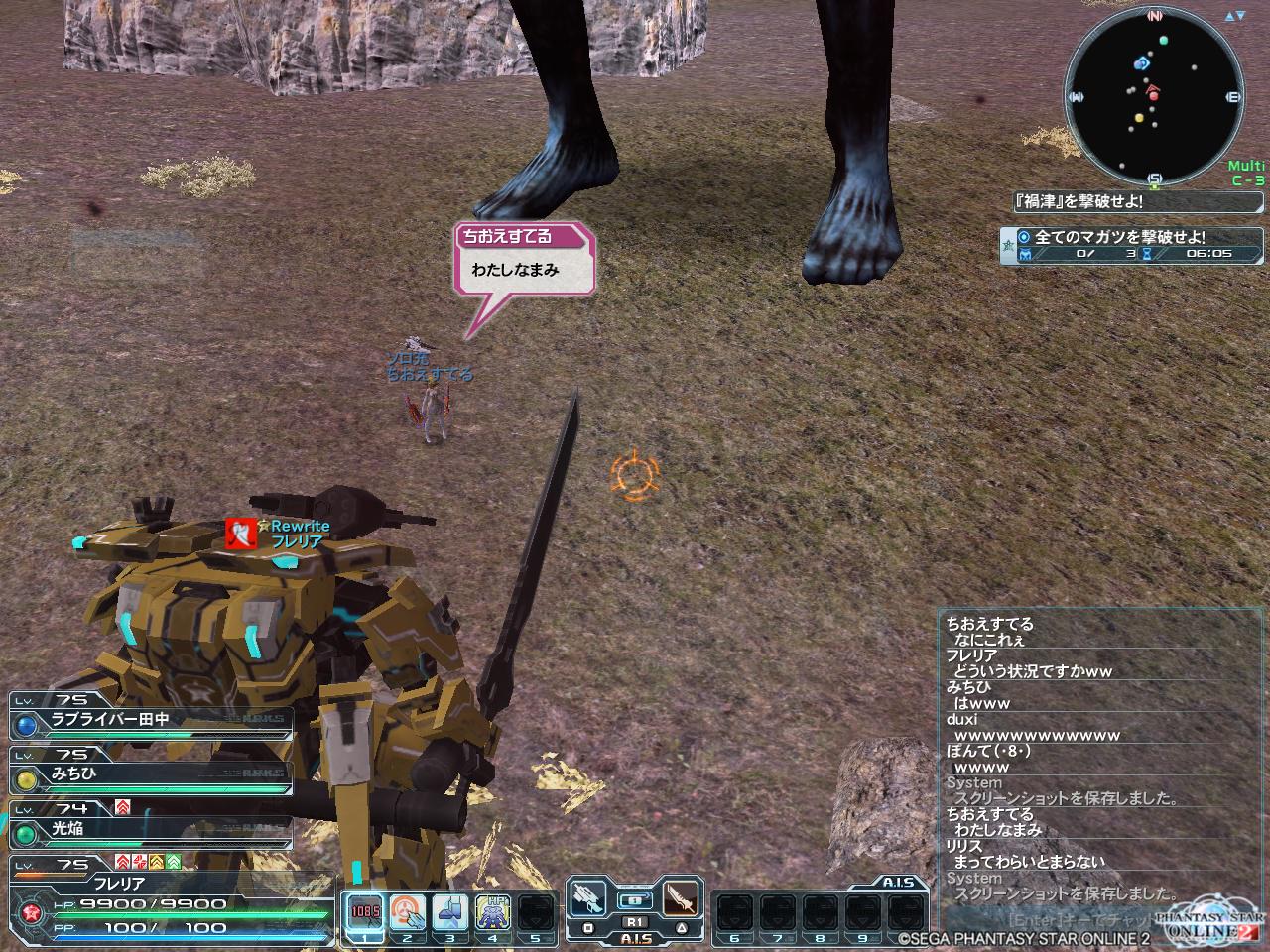Open the circular radar minimap
This screenshot has width=1270, height=952.
tap(1154, 97)
